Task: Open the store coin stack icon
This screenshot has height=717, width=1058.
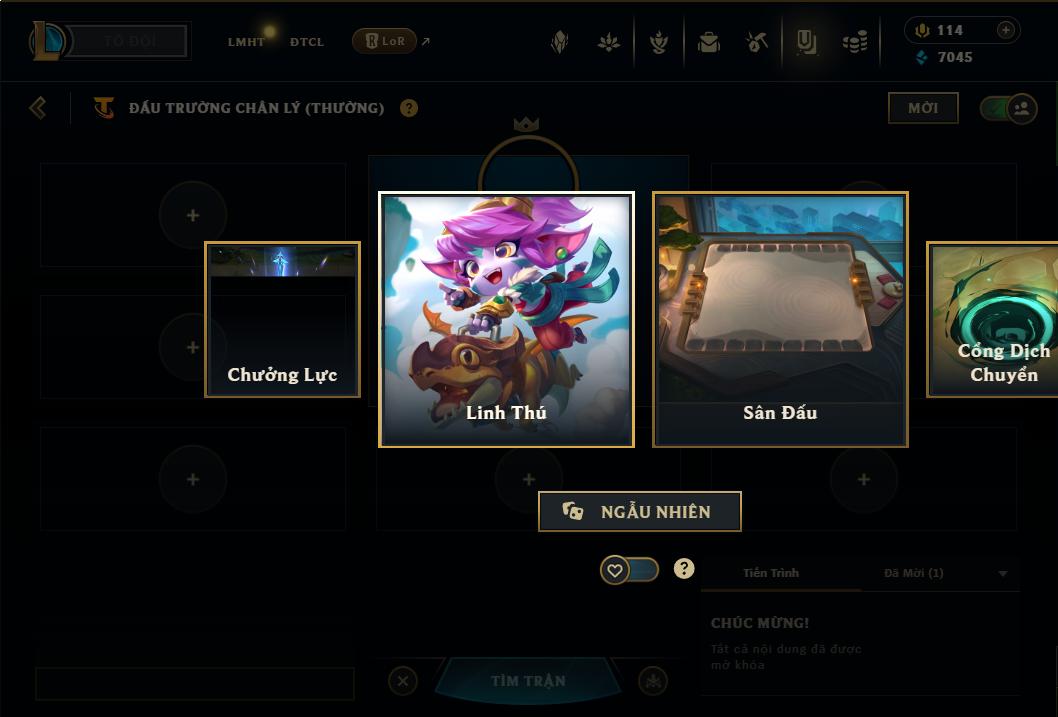Action: click(854, 42)
